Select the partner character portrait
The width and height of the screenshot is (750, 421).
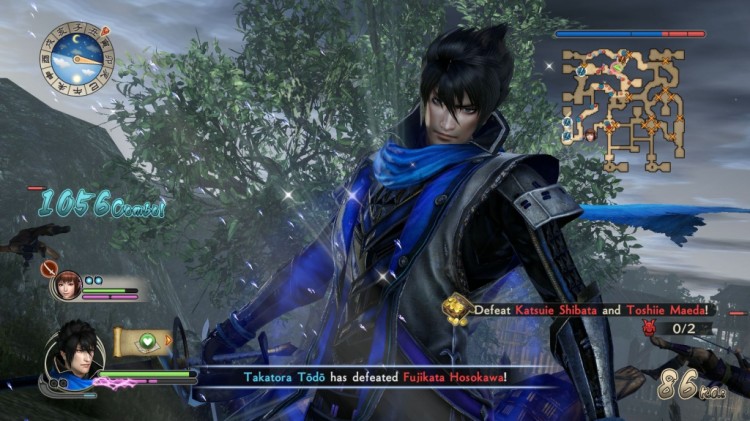(x=69, y=284)
